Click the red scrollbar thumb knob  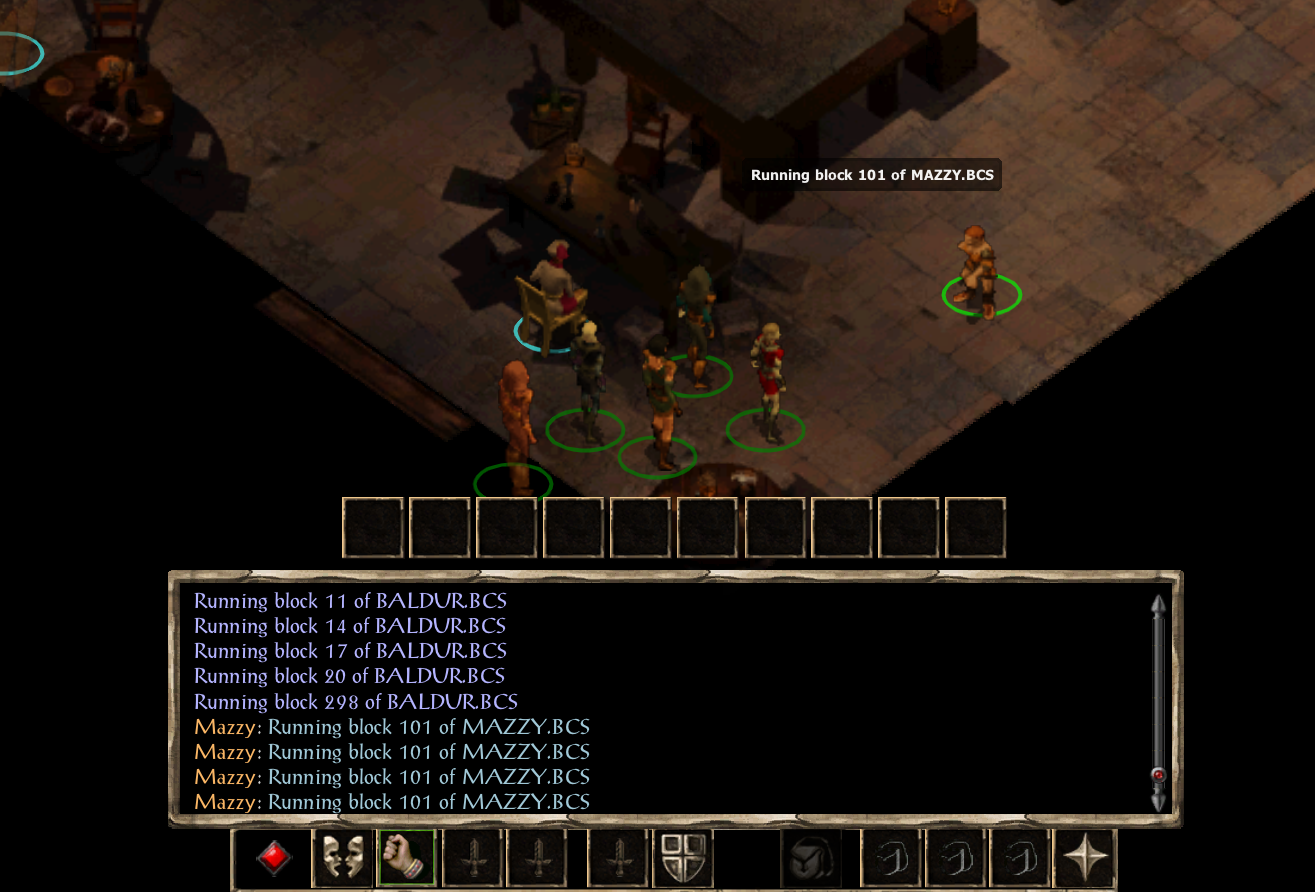tap(1158, 775)
